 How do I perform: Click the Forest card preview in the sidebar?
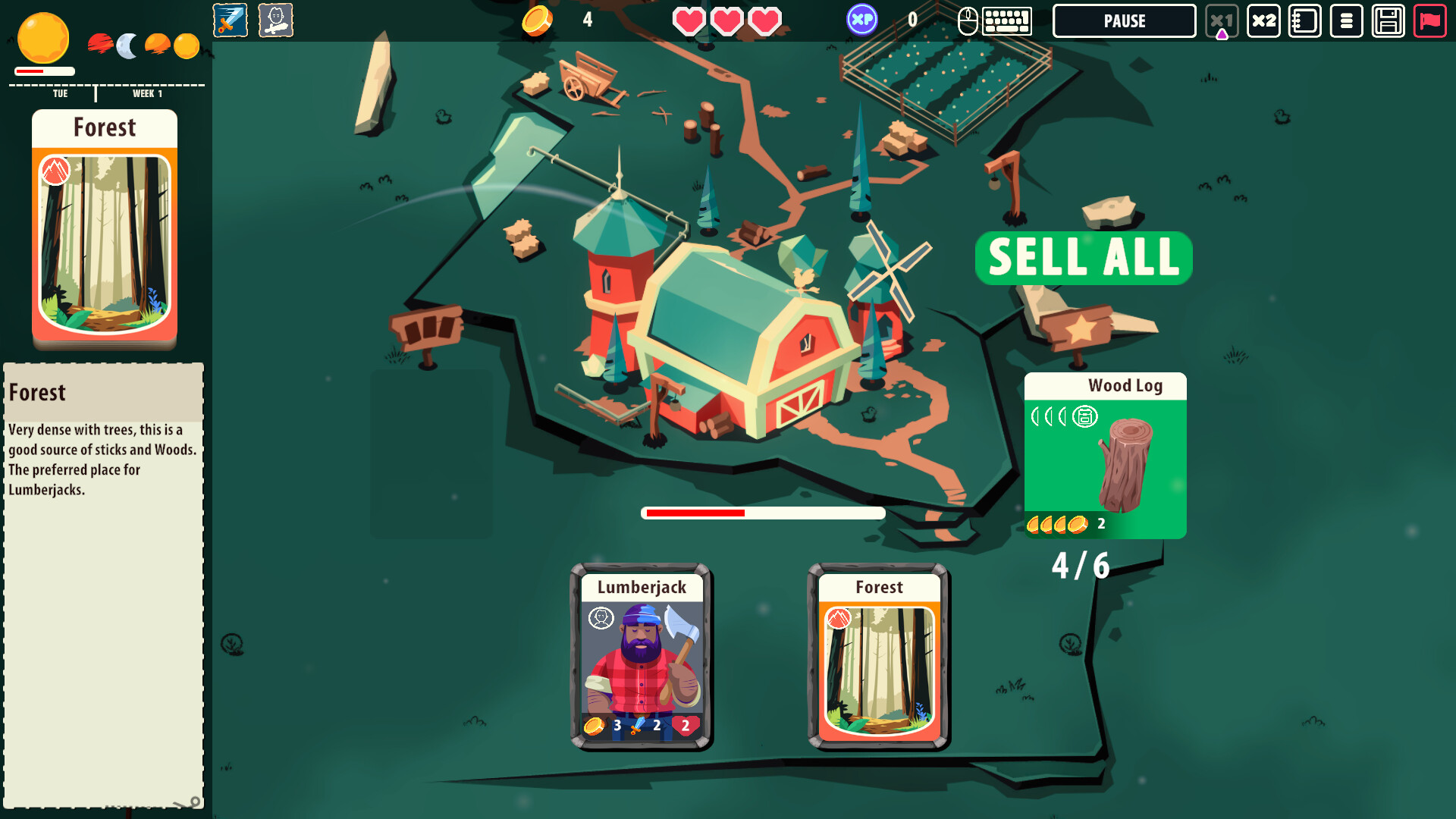(x=105, y=229)
